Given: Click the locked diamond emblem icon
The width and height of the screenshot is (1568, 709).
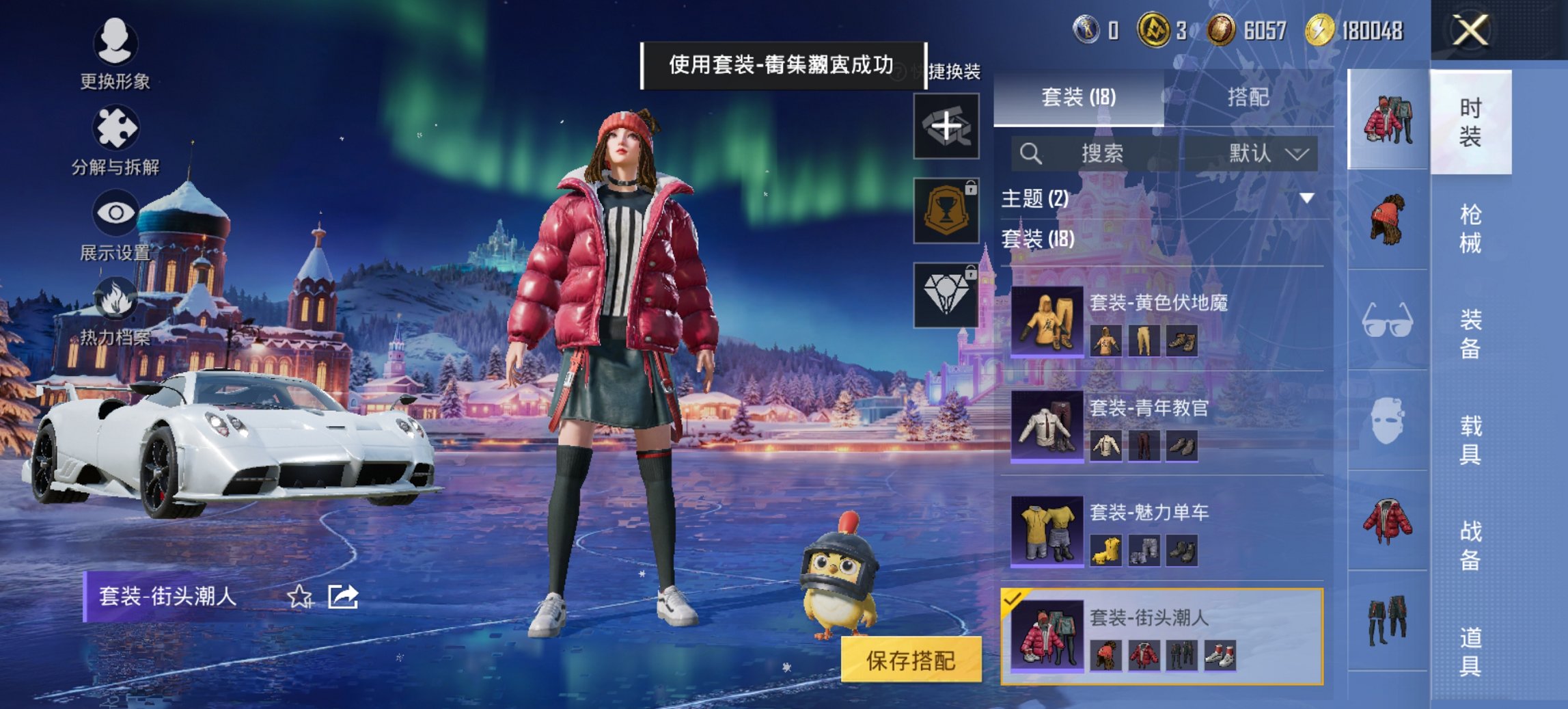Looking at the screenshot, I should coord(946,292).
